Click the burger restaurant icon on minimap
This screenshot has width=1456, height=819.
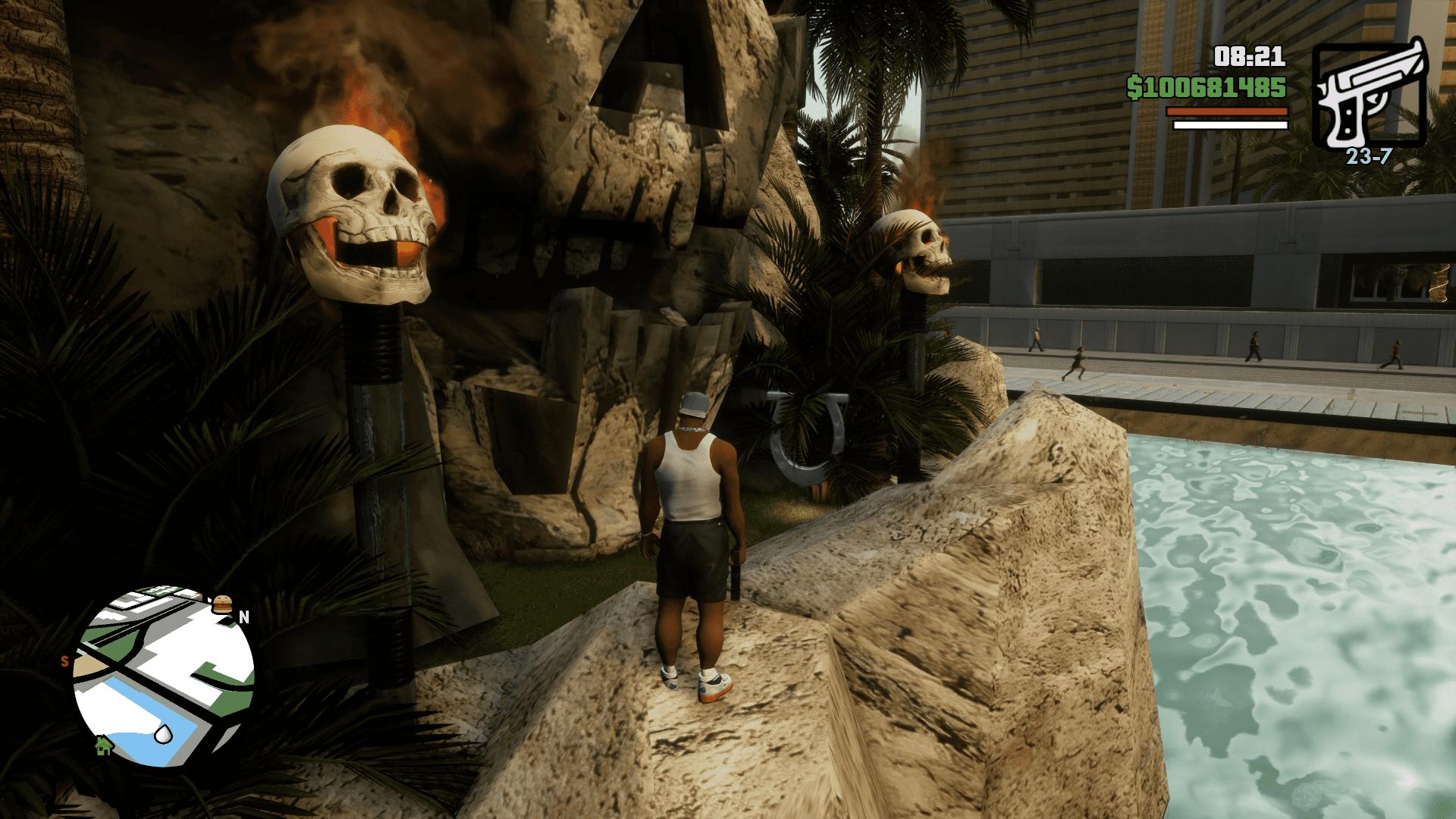click(221, 603)
